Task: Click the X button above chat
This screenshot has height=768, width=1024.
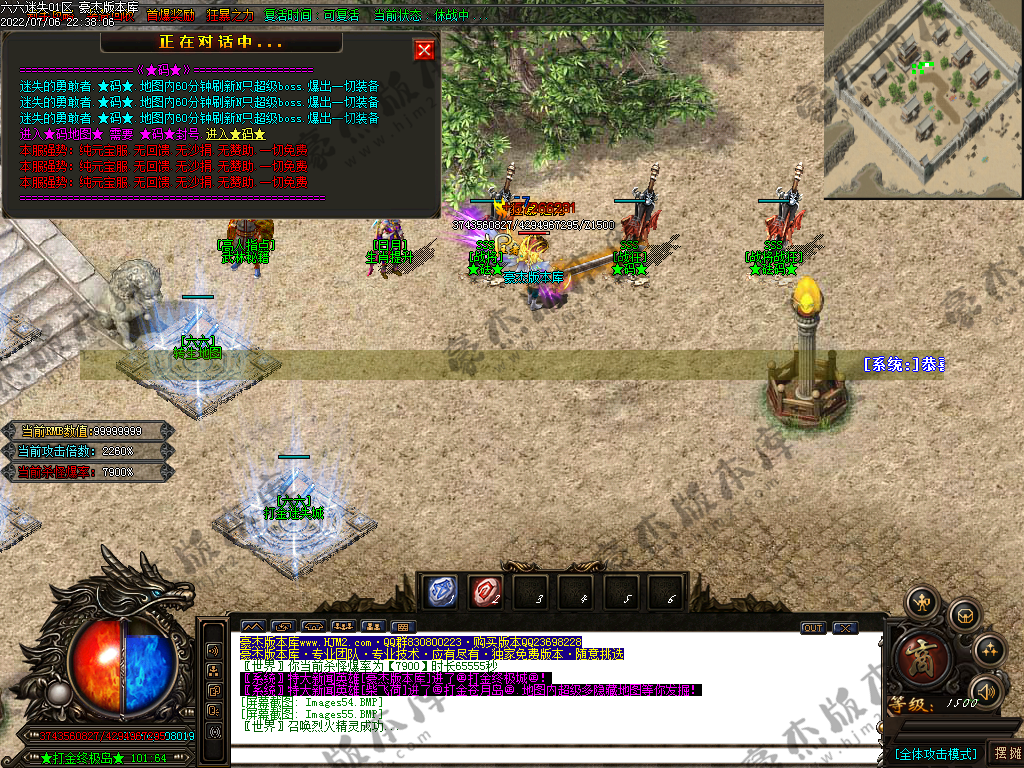Action: click(x=845, y=628)
